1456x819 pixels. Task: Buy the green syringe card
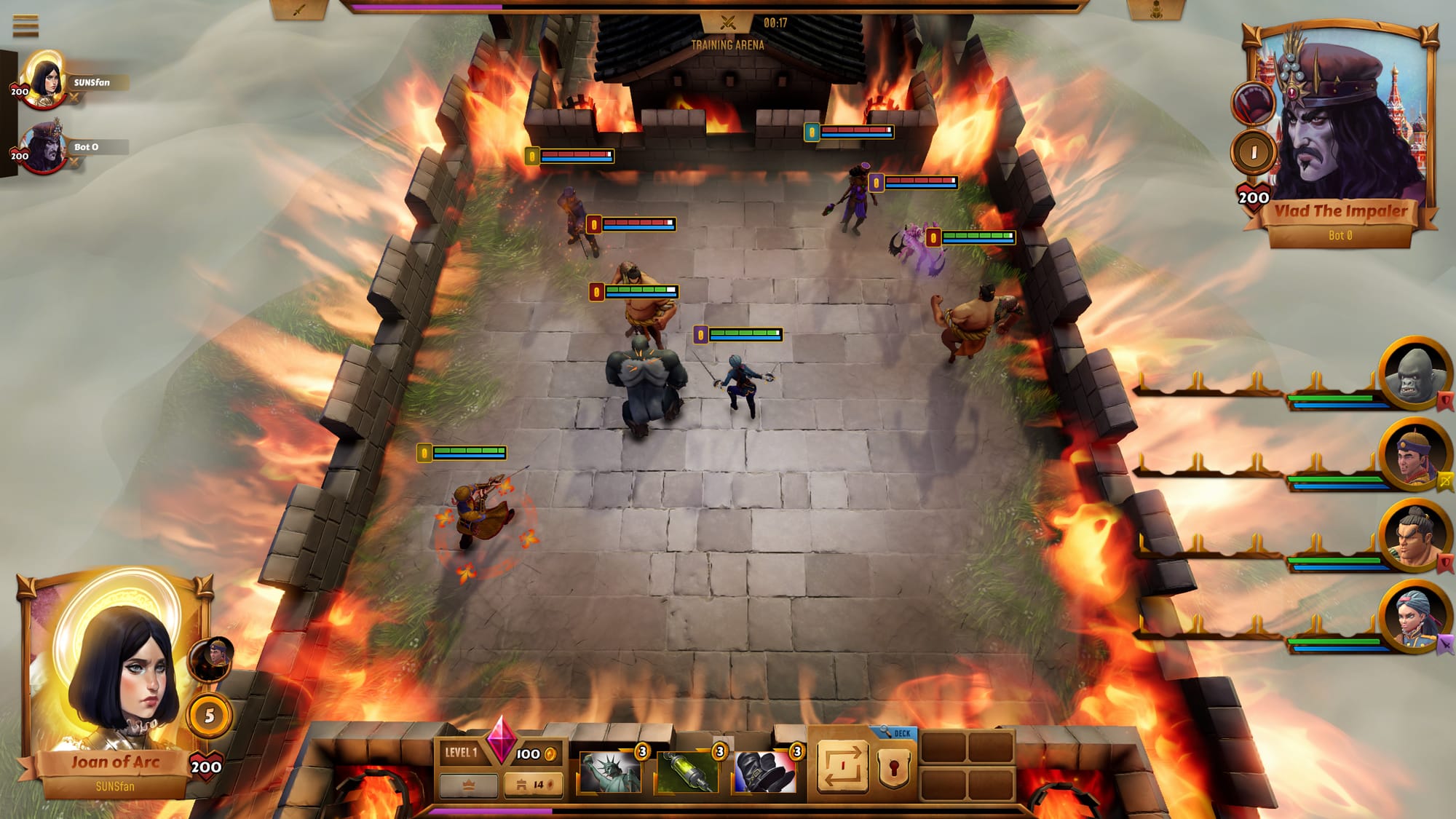coord(687,772)
